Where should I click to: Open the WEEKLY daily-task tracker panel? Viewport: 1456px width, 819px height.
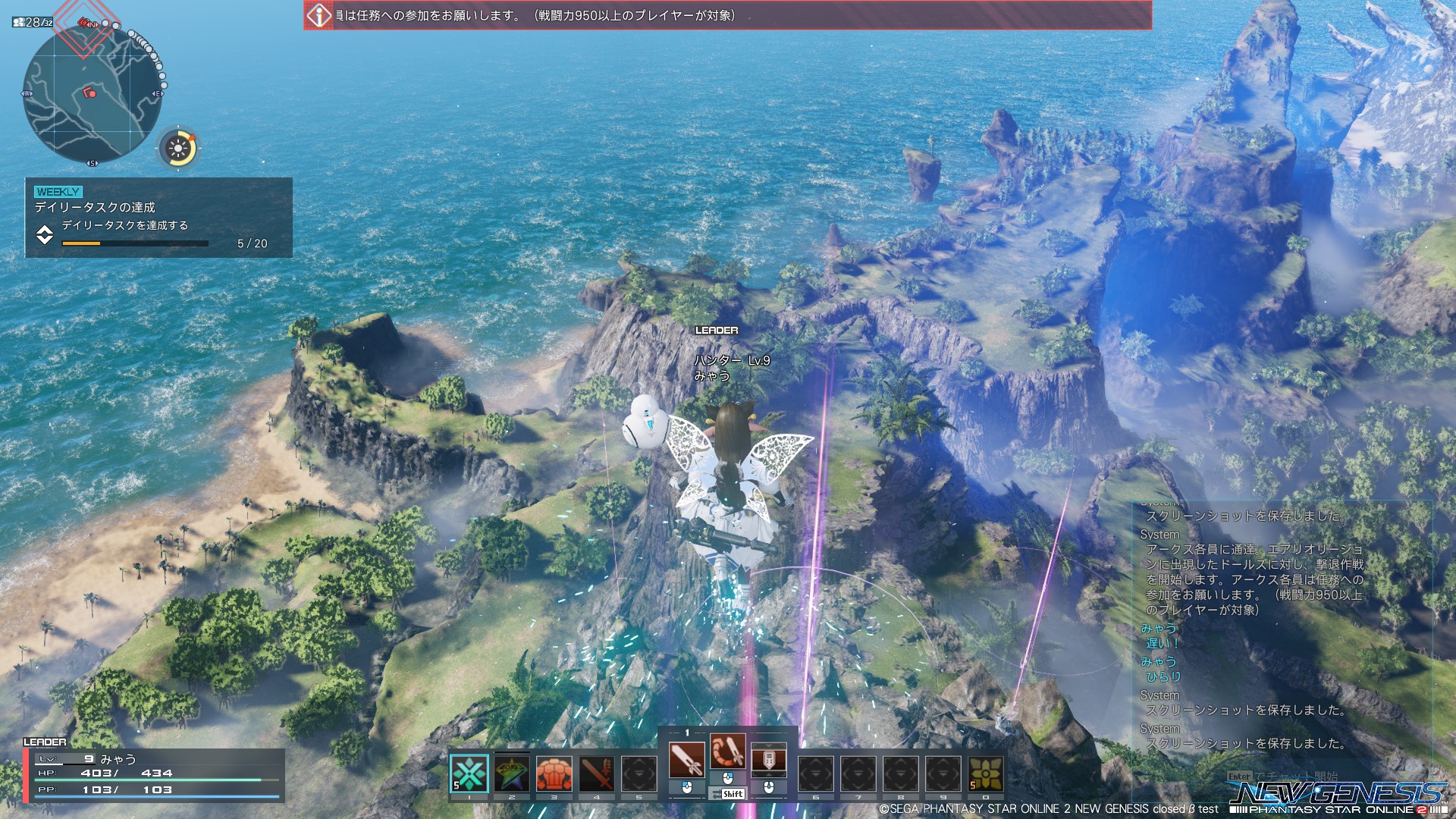coord(158,218)
